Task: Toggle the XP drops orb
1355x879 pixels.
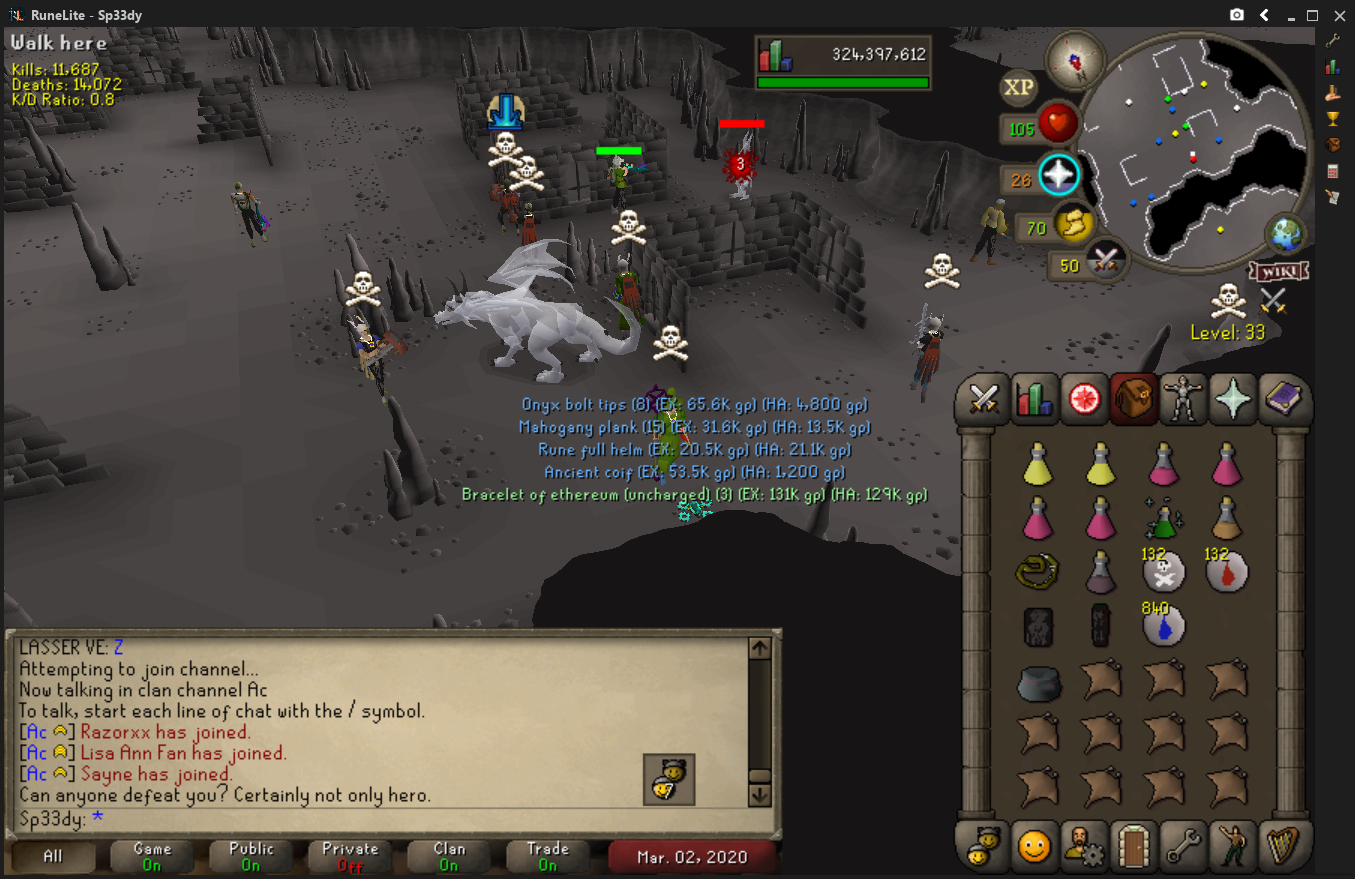Action: (x=1018, y=88)
